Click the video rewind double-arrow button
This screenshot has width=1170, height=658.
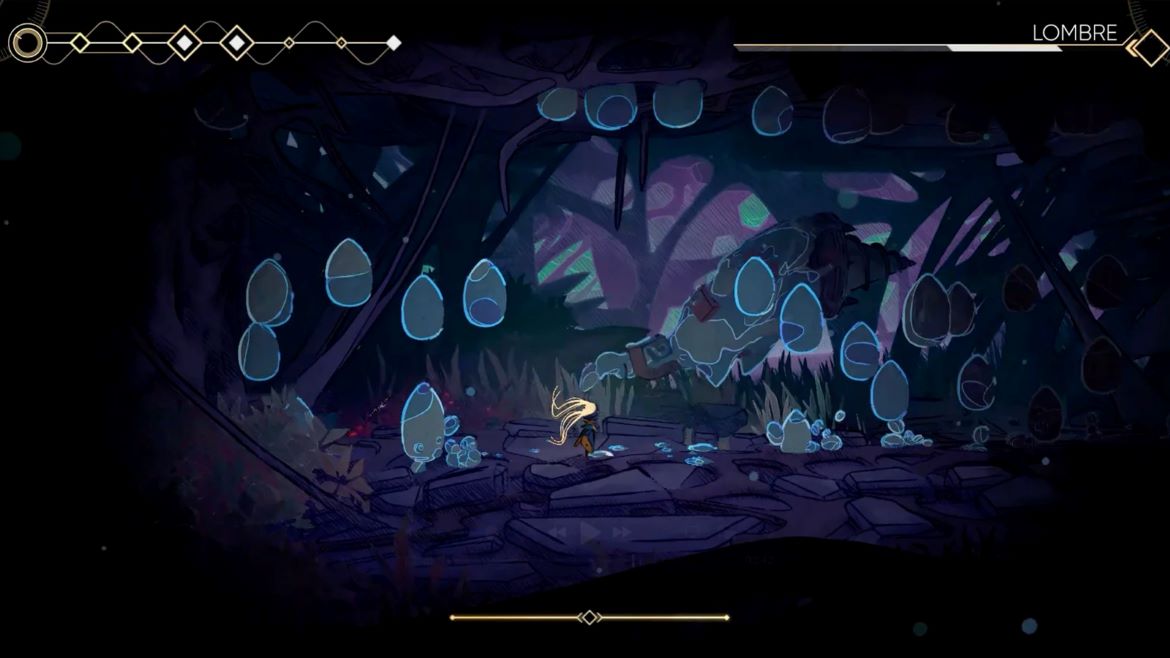point(561,533)
